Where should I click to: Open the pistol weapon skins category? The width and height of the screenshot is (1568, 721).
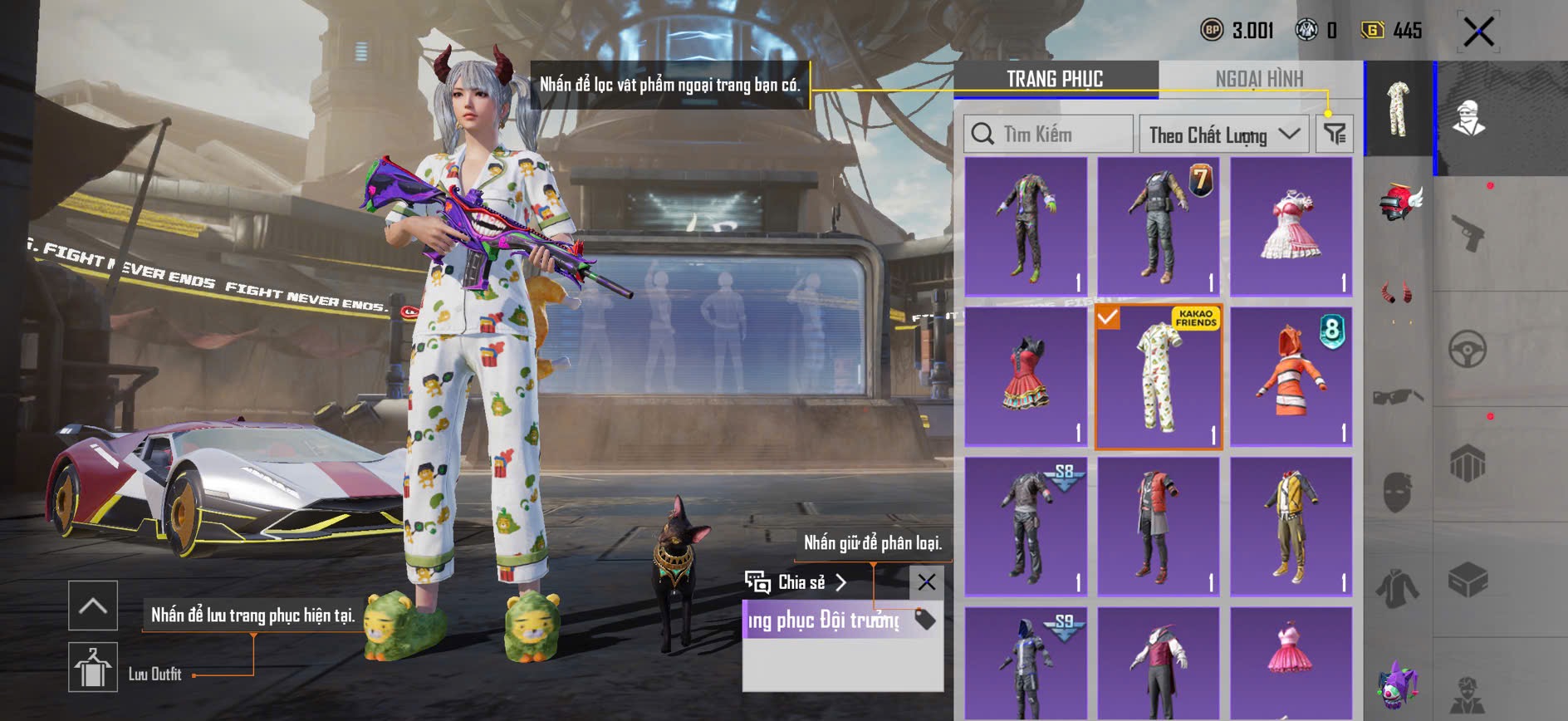pyautogui.click(x=1468, y=233)
